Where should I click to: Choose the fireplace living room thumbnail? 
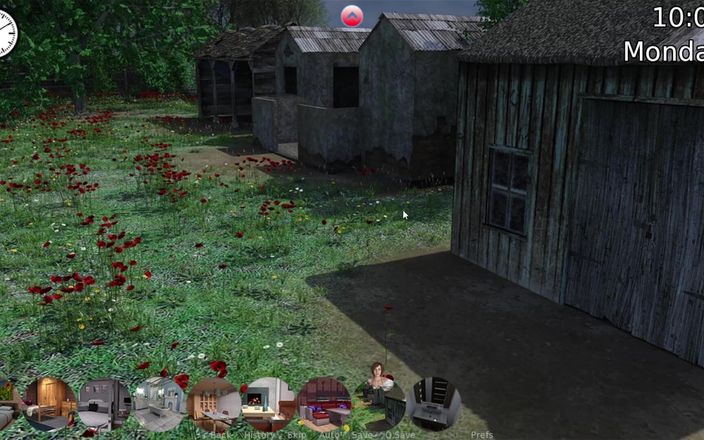(269, 403)
